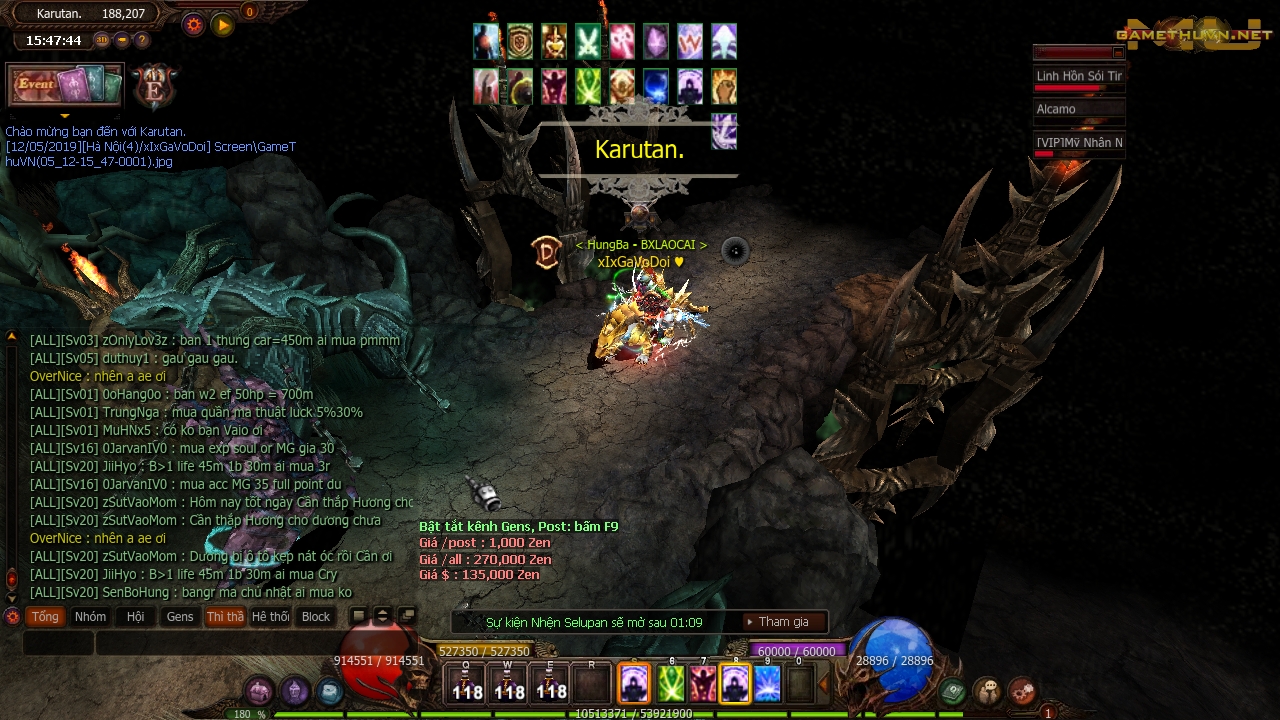Toggle the speaker icon beside the 3D button
This screenshot has height=720, width=1280.
(123, 41)
